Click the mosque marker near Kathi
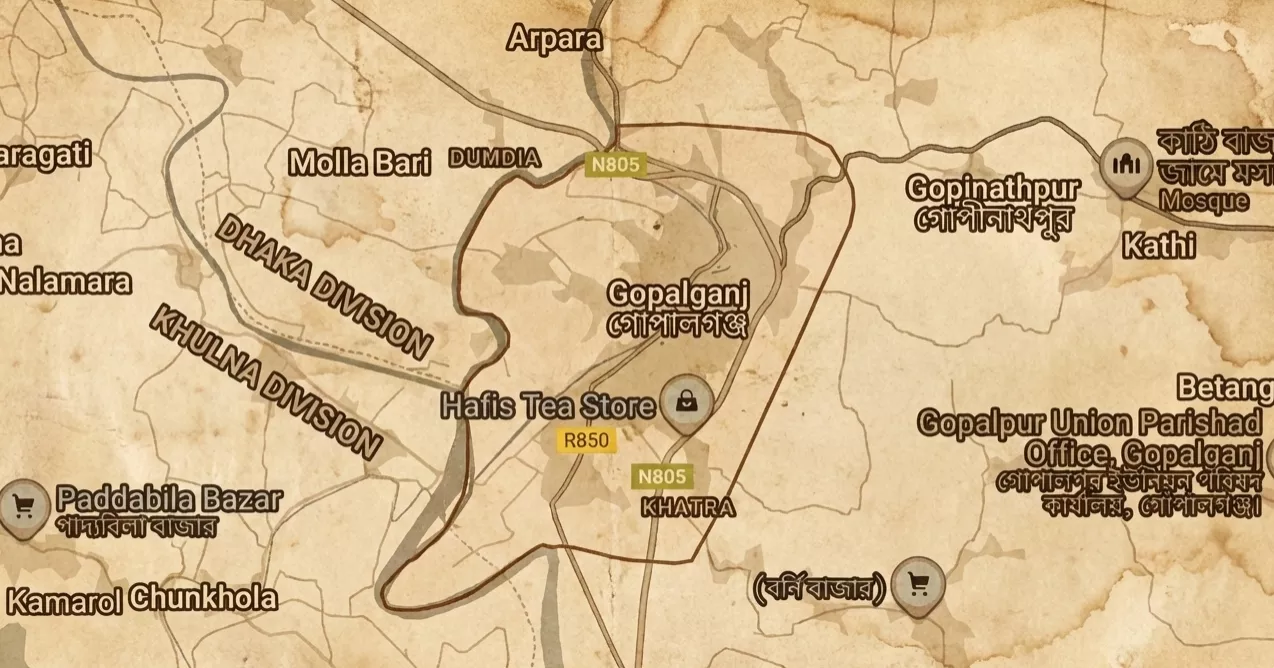The width and height of the screenshot is (1274, 668). [1127, 163]
